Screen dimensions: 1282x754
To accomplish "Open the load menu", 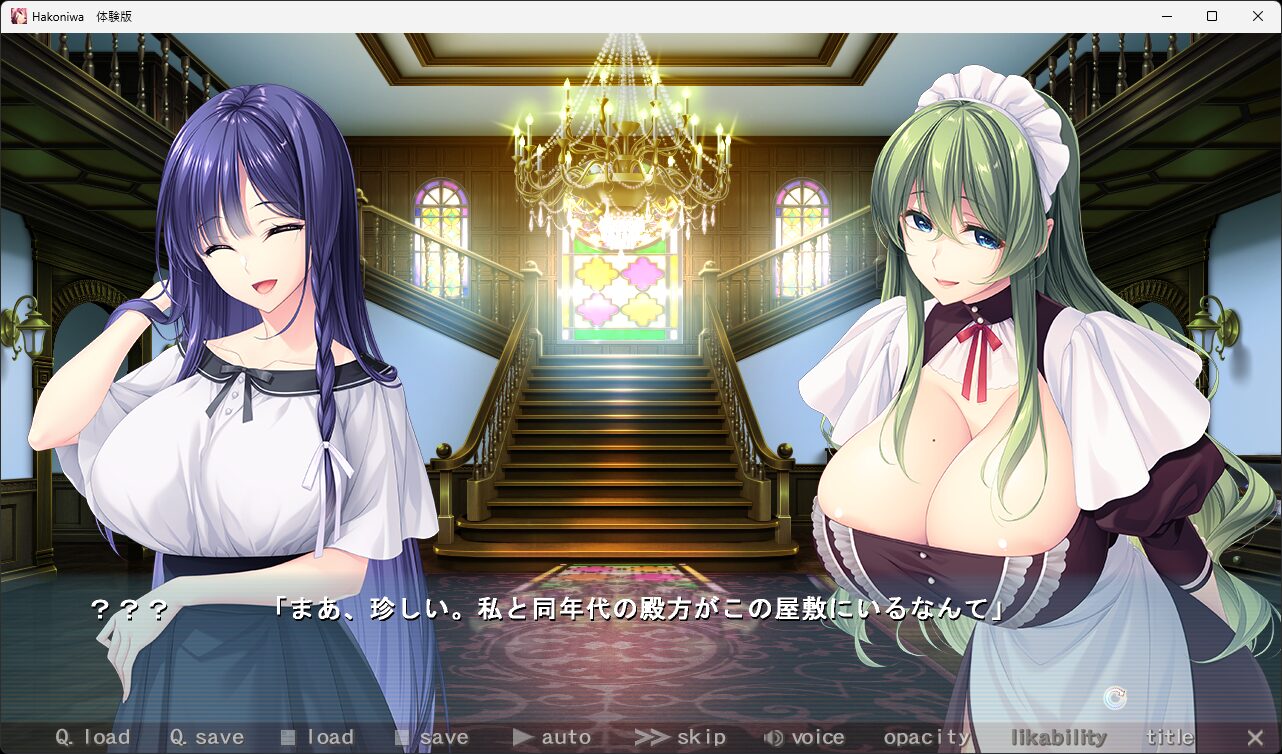I will [318, 738].
